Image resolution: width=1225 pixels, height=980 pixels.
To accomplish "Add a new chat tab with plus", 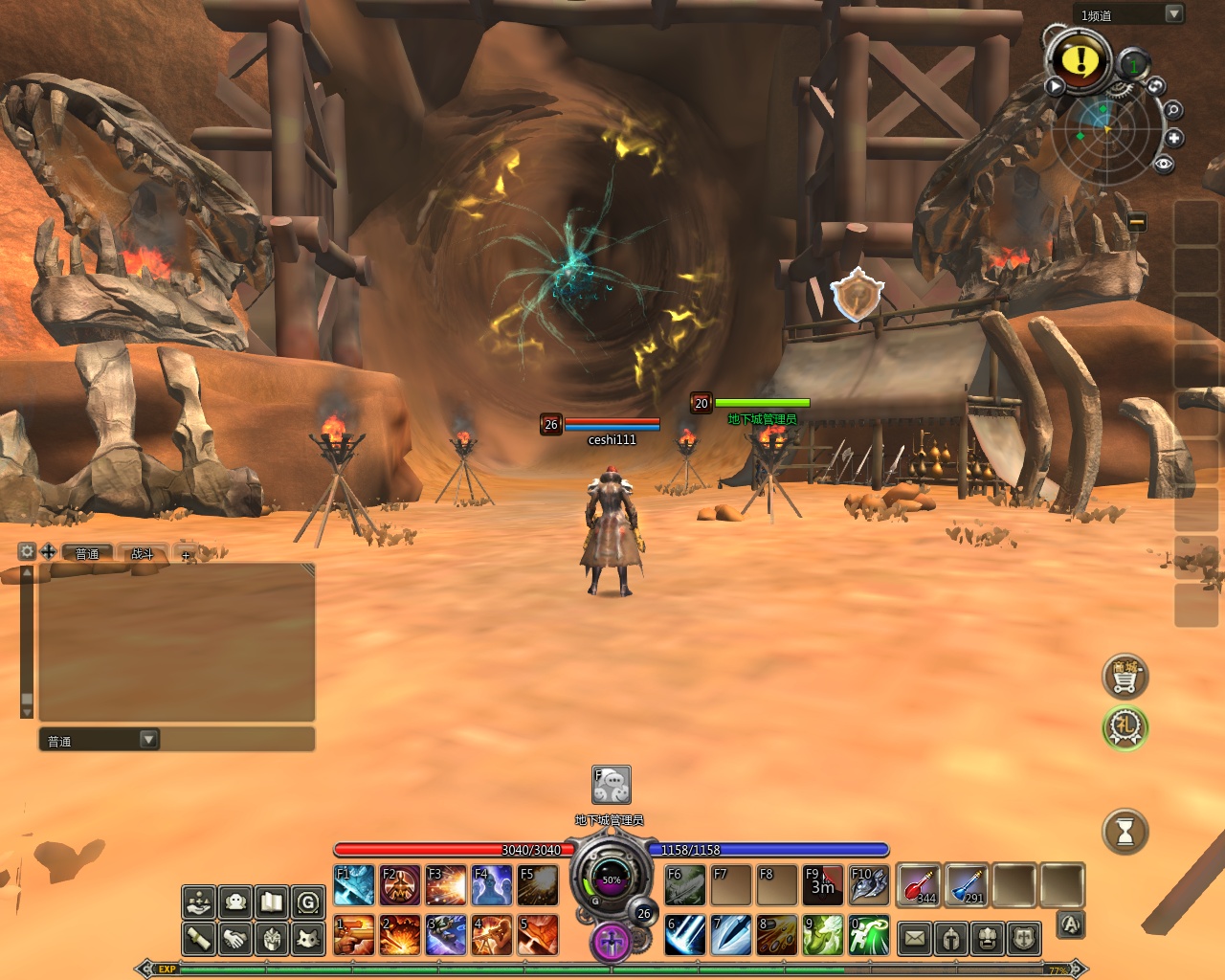I will (186, 554).
